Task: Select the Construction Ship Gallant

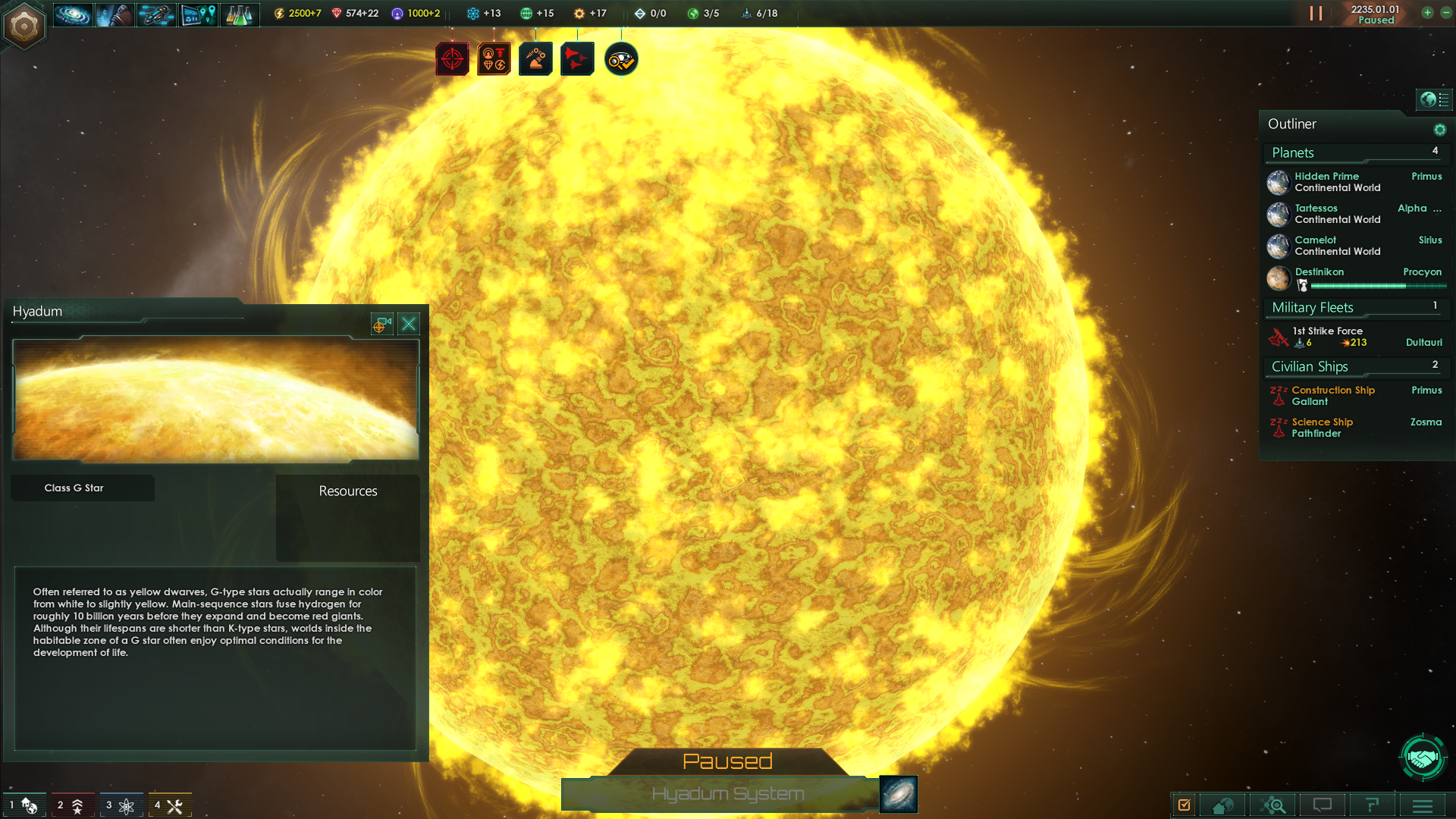Action: tap(1332, 396)
